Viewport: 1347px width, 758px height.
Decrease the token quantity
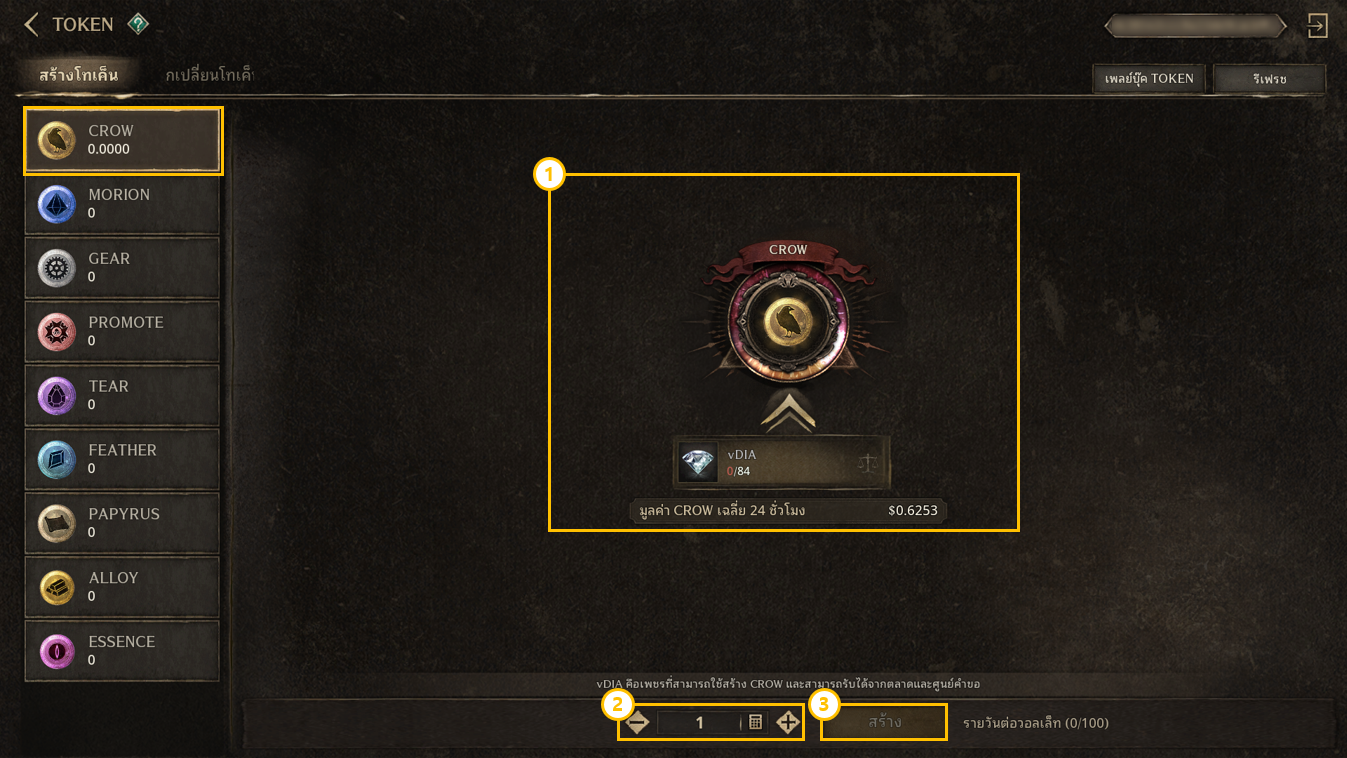click(x=637, y=722)
